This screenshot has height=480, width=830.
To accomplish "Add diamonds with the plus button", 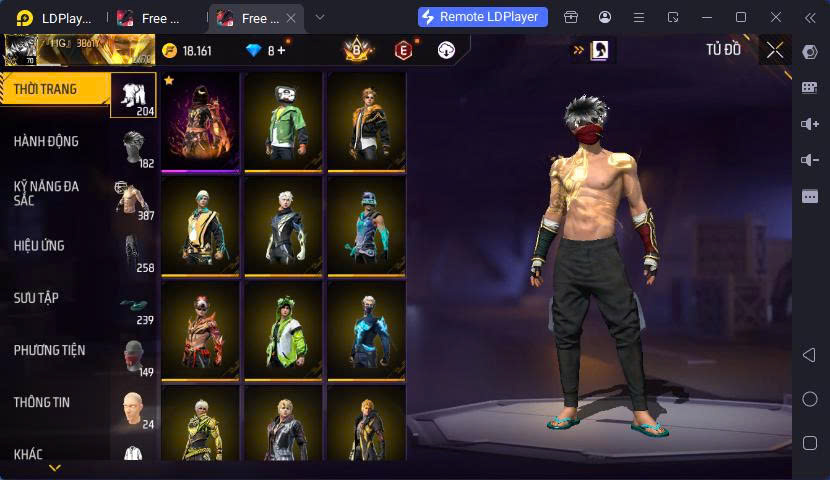I will click(x=281, y=50).
